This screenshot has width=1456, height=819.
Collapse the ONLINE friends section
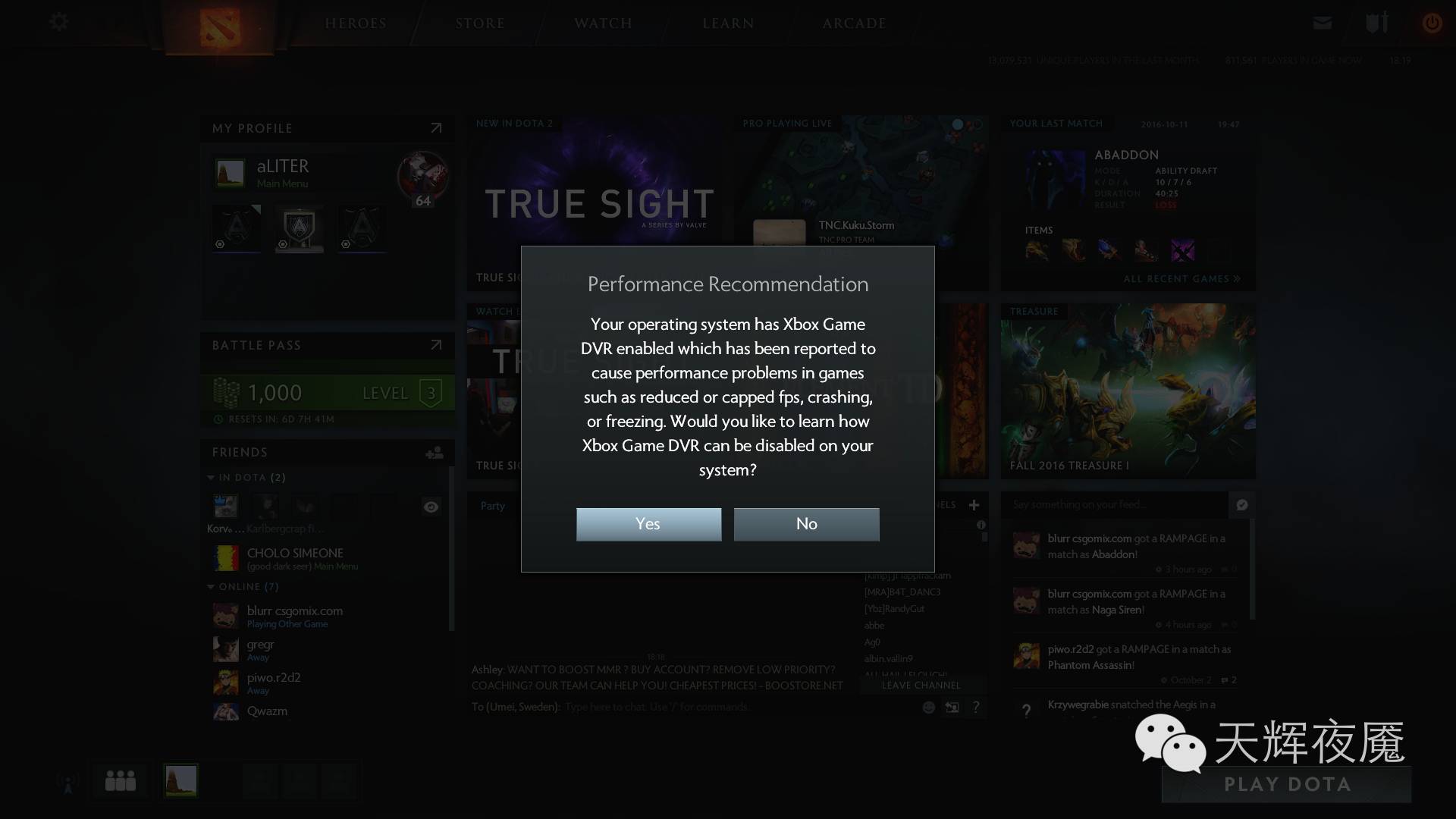210,586
